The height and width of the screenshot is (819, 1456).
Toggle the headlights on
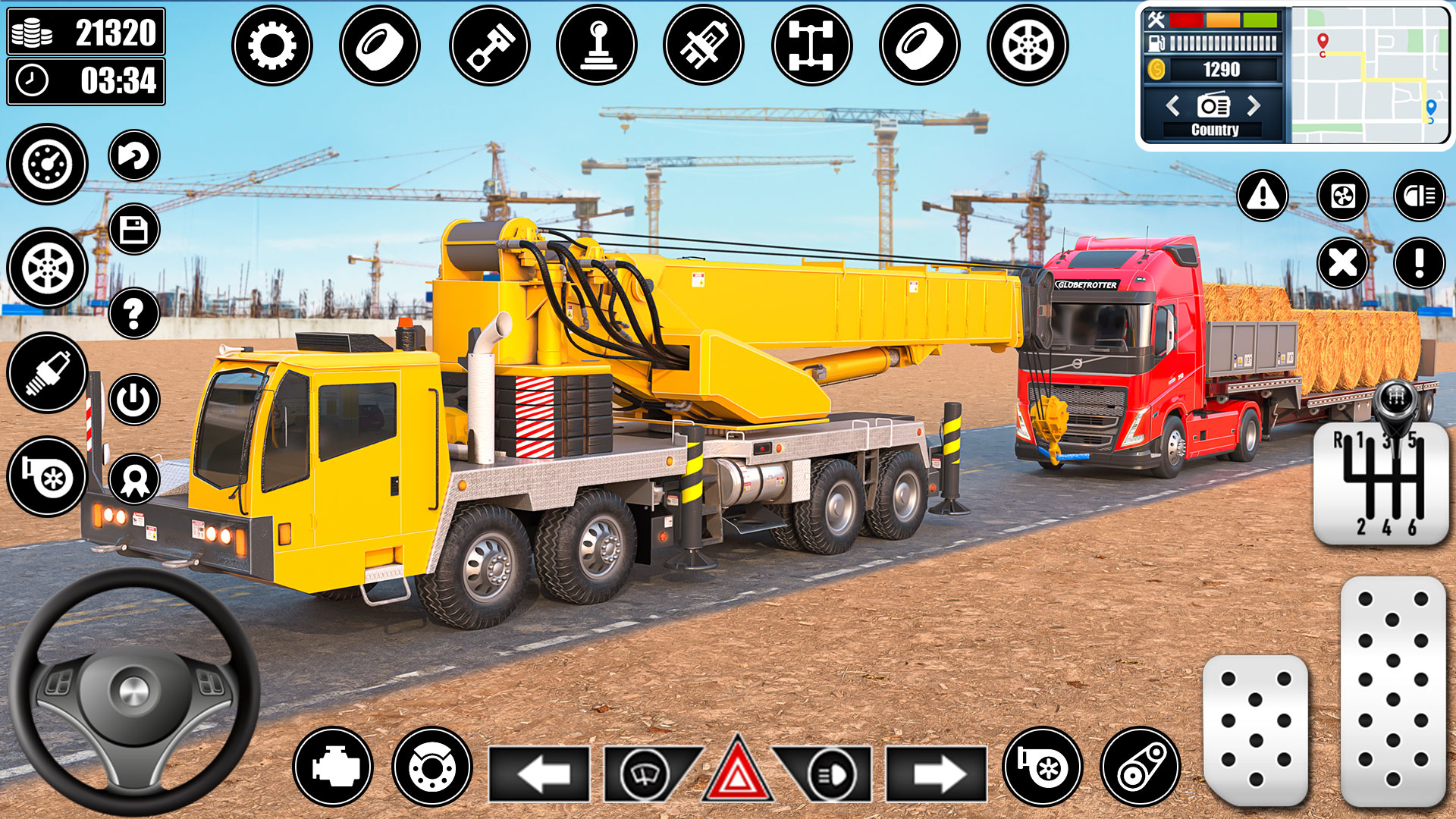[x=833, y=772]
